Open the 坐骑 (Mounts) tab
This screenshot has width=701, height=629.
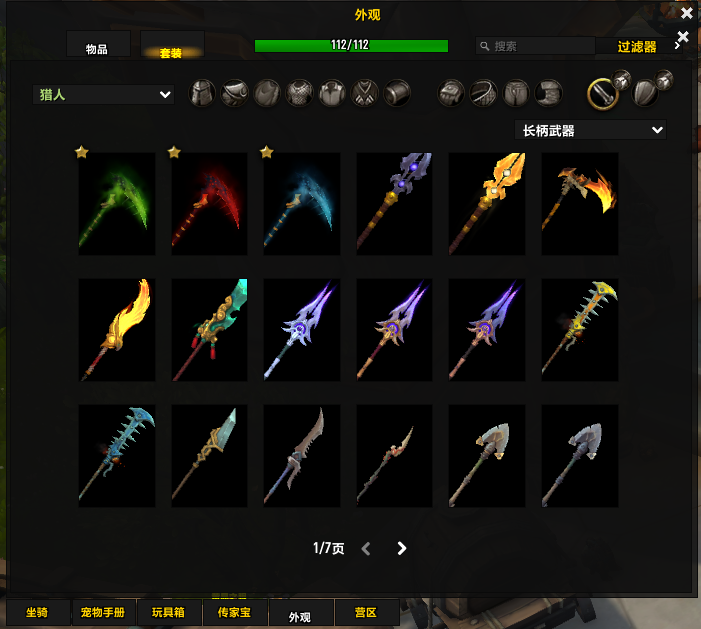[x=37, y=612]
